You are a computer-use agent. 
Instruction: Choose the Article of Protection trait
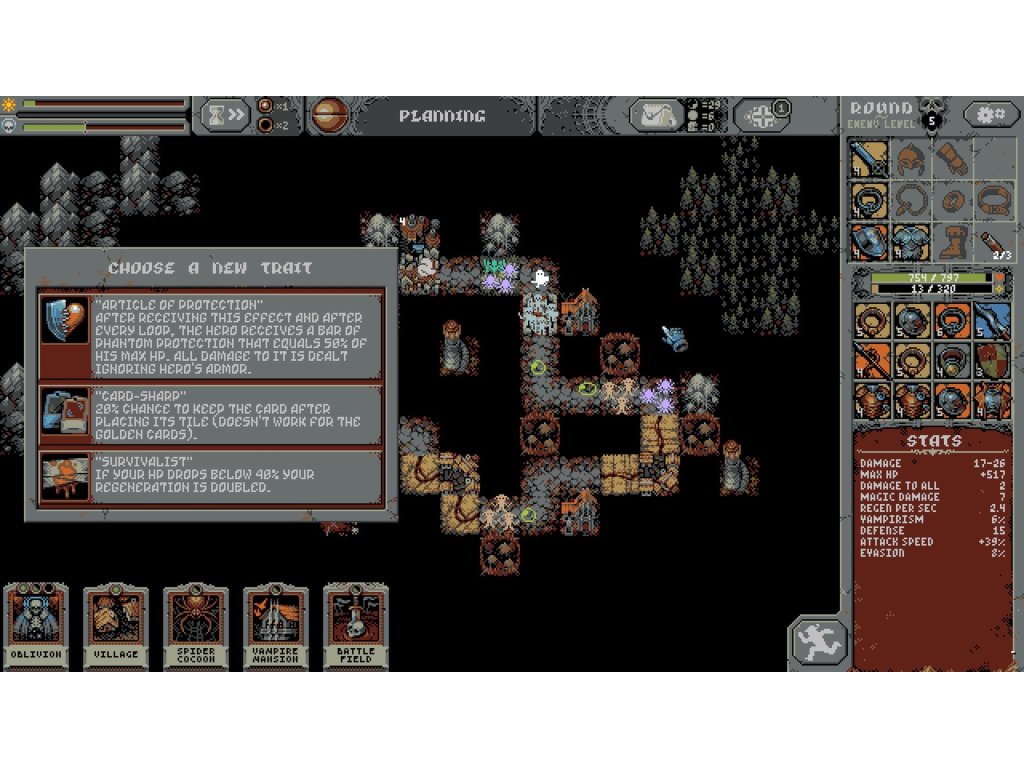click(x=211, y=336)
